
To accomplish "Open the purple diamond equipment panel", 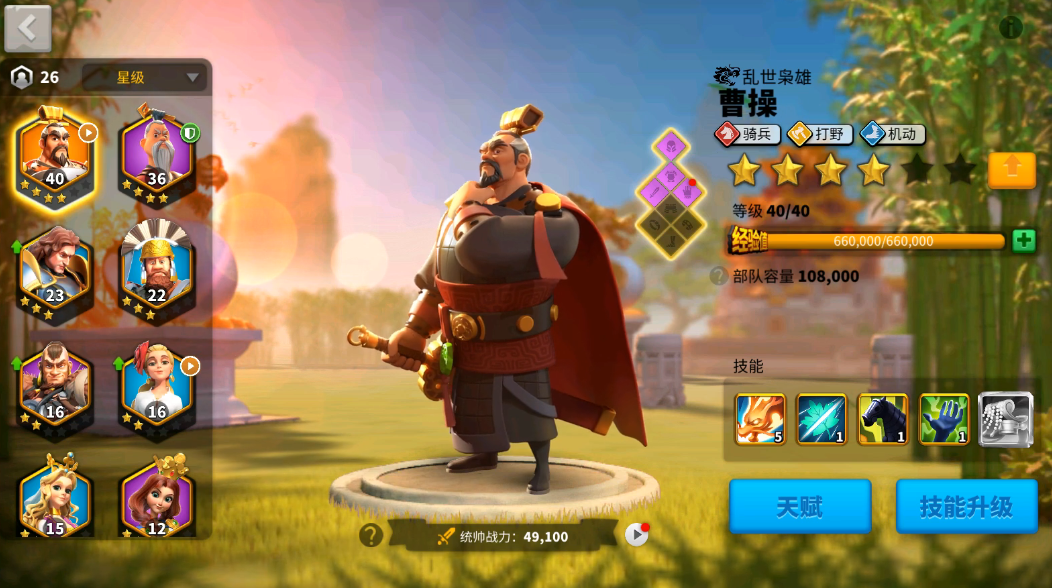I will [x=671, y=190].
